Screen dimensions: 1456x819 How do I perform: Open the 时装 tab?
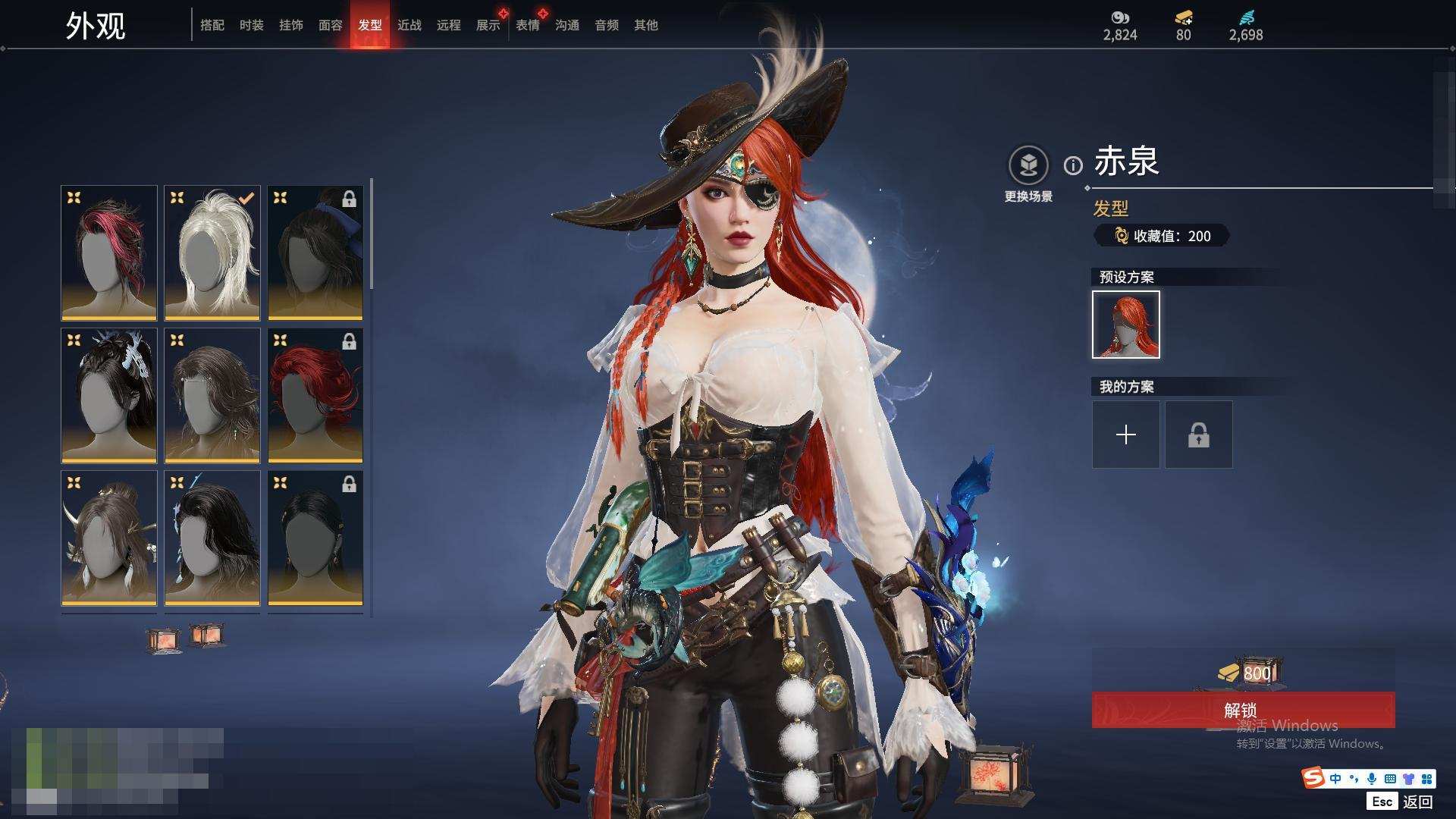[251, 25]
